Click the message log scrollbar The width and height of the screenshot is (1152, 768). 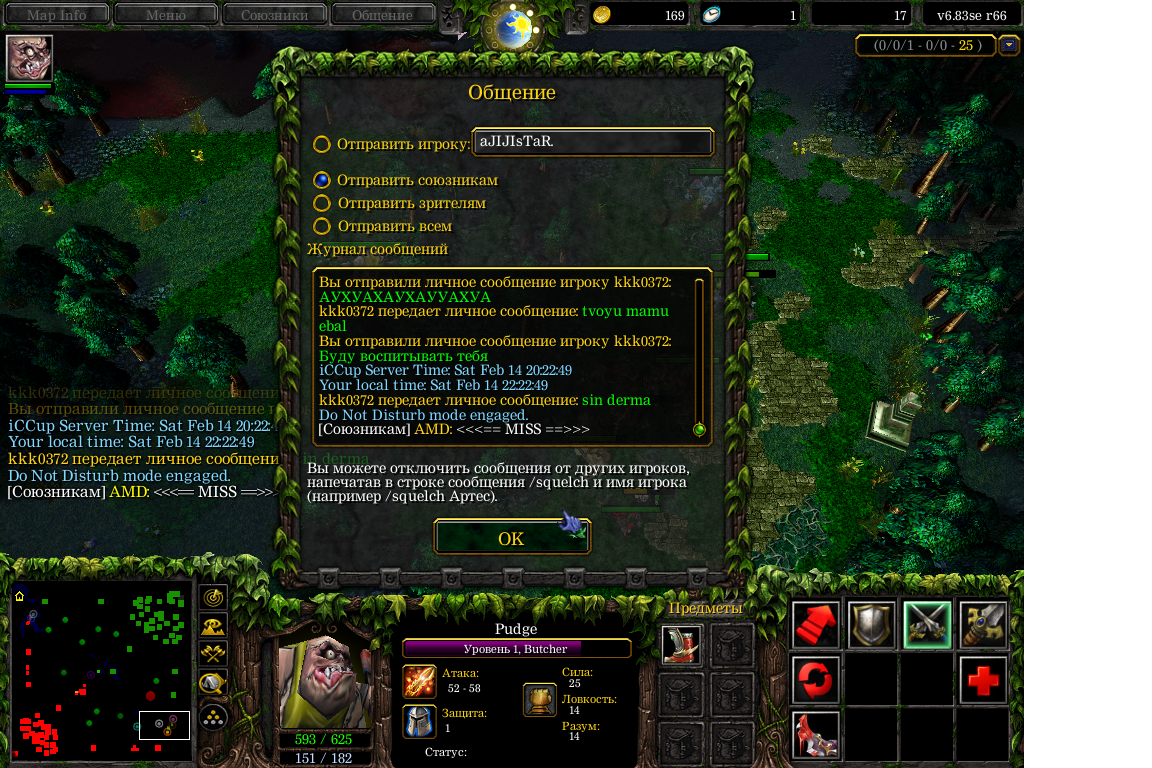pyautogui.click(x=699, y=355)
